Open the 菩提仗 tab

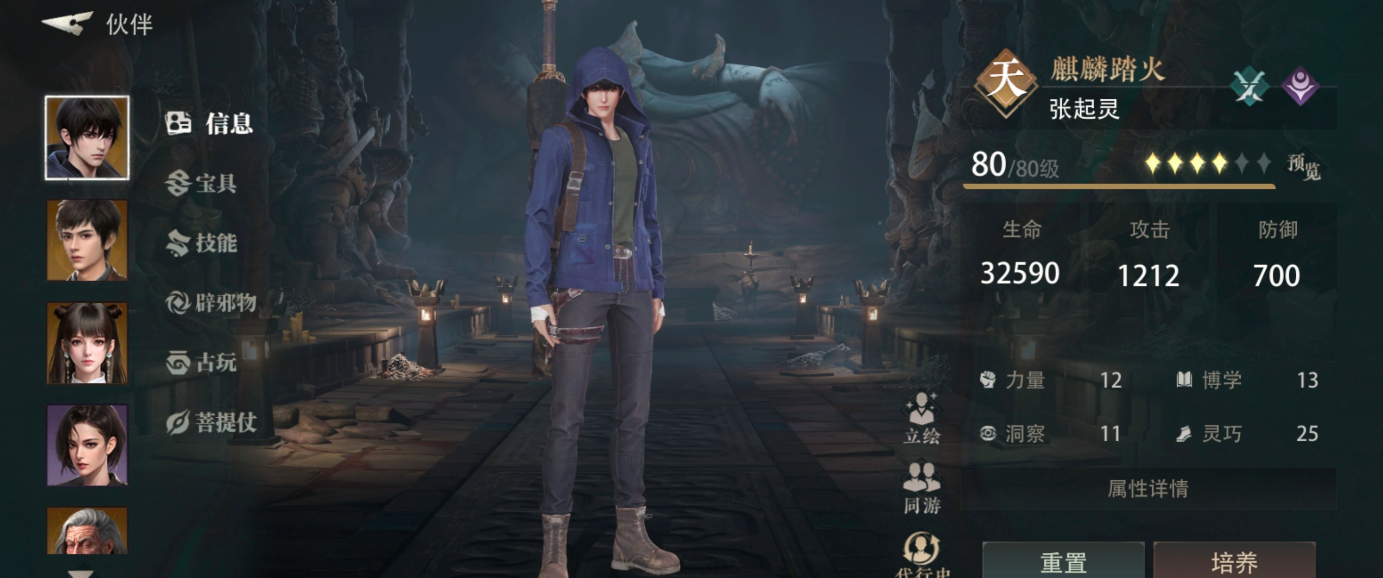[x=211, y=423]
